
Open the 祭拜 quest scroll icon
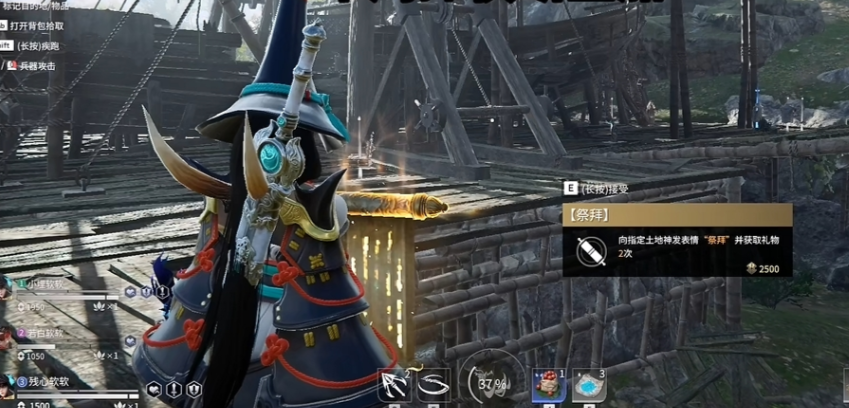coord(588,250)
